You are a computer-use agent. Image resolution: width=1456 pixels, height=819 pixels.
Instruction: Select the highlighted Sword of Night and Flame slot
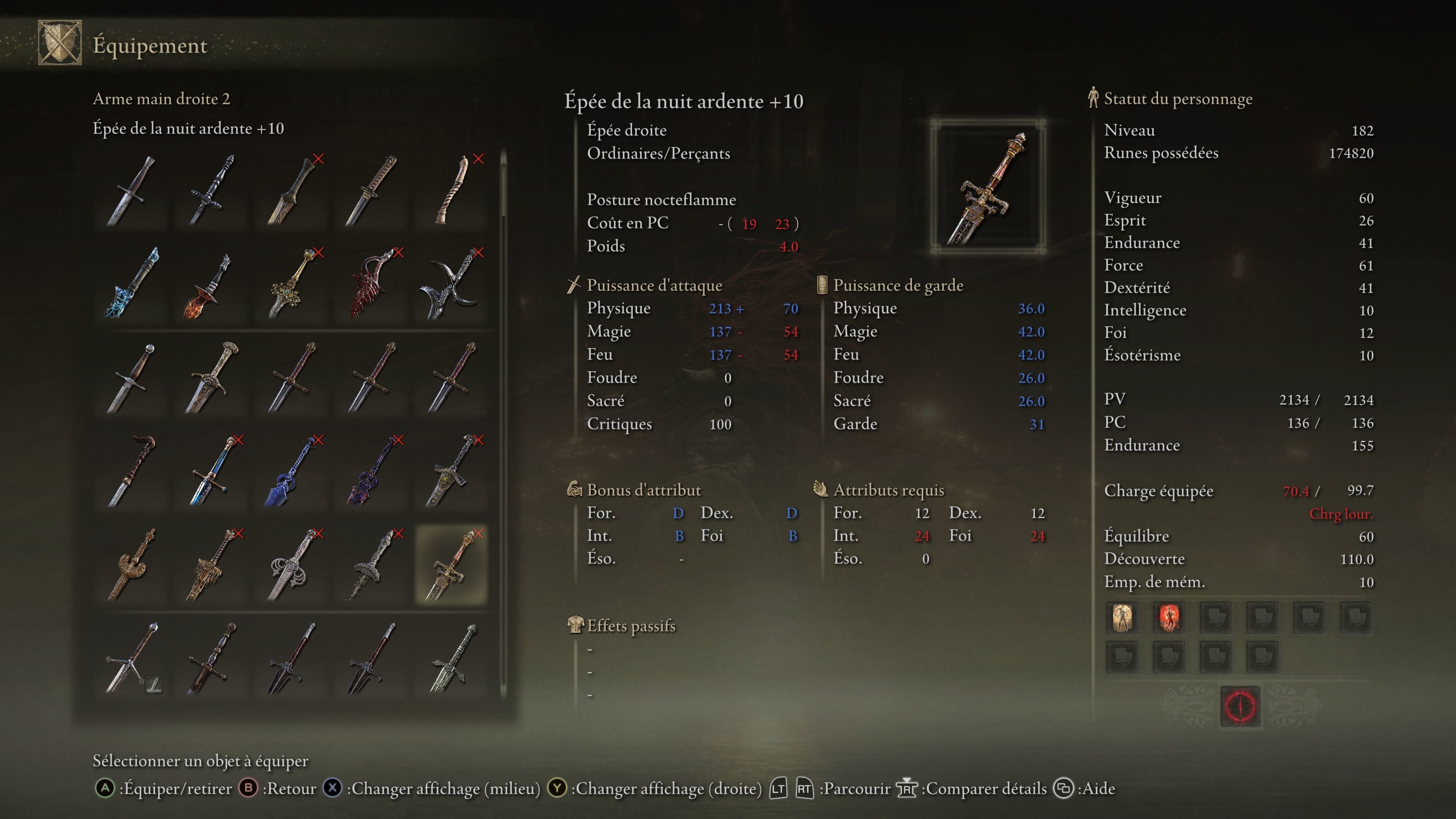tap(451, 565)
